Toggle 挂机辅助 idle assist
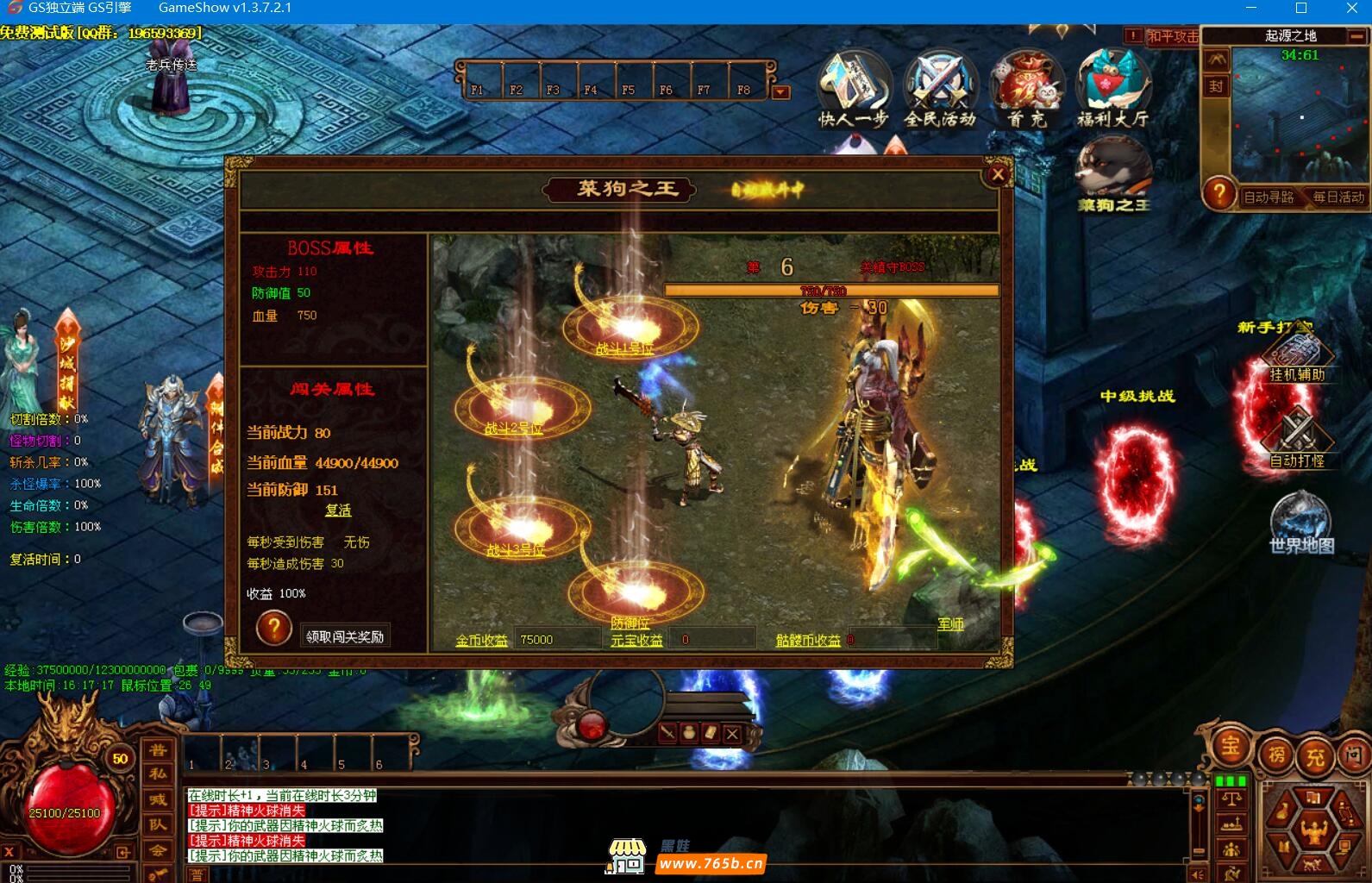The image size is (1372, 883). coord(1297,358)
